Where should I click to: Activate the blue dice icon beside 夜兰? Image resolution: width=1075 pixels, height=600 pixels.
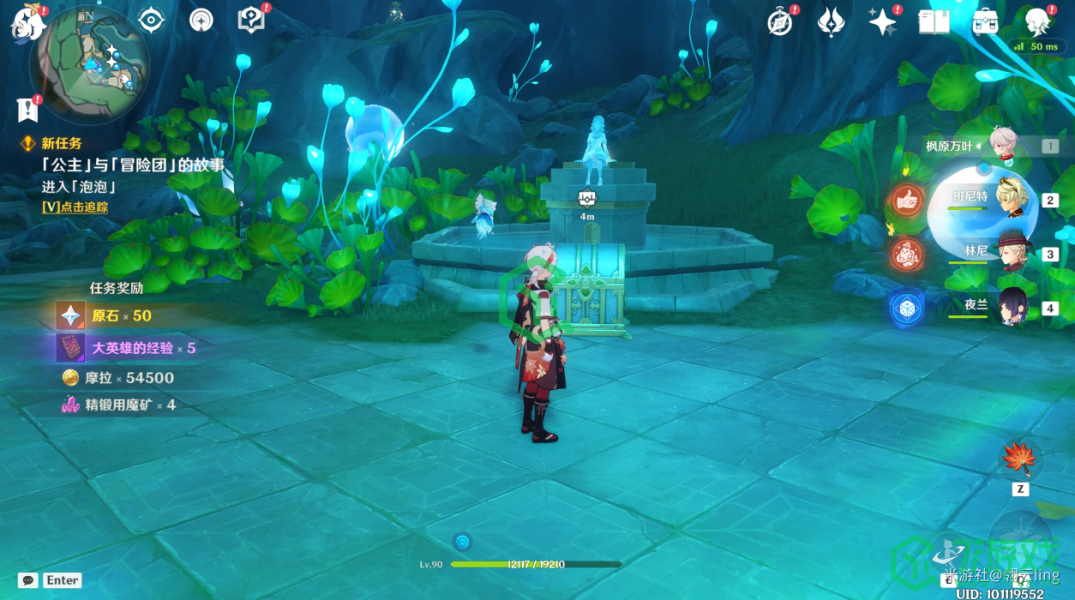[x=907, y=308]
